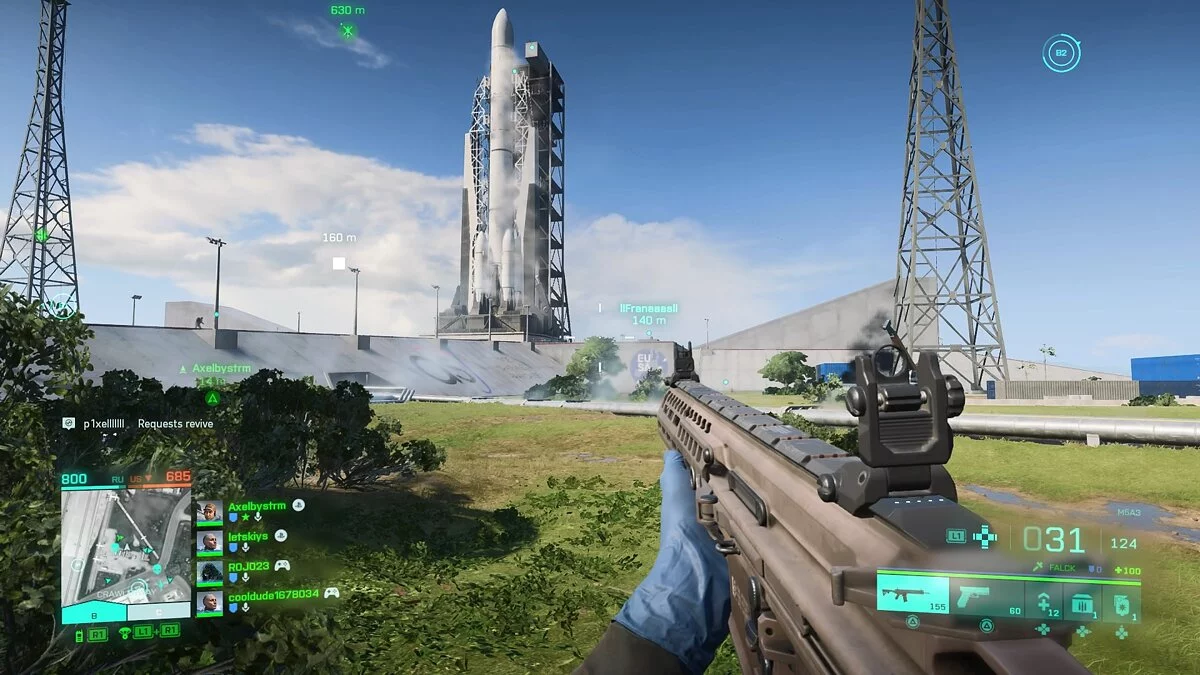Image resolution: width=1200 pixels, height=675 pixels.
Task: Click p1xellllll's revive request message
Action: pyautogui.click(x=138, y=424)
